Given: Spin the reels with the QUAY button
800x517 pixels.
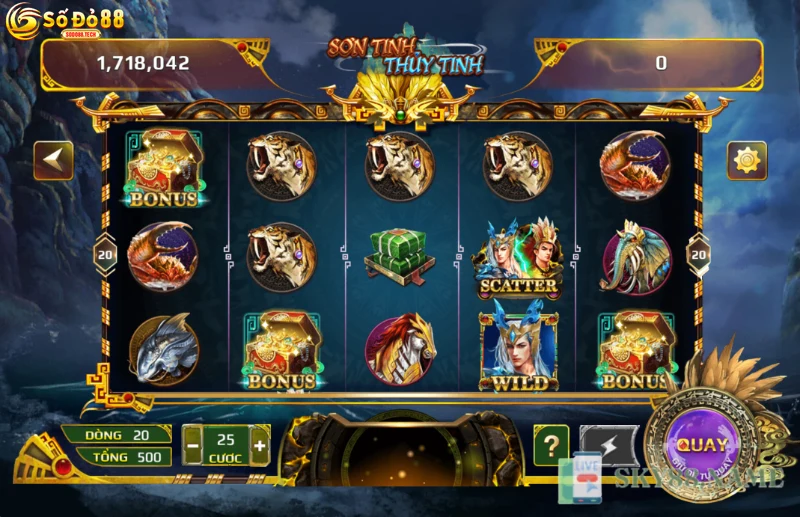Looking at the screenshot, I should click(x=701, y=445).
